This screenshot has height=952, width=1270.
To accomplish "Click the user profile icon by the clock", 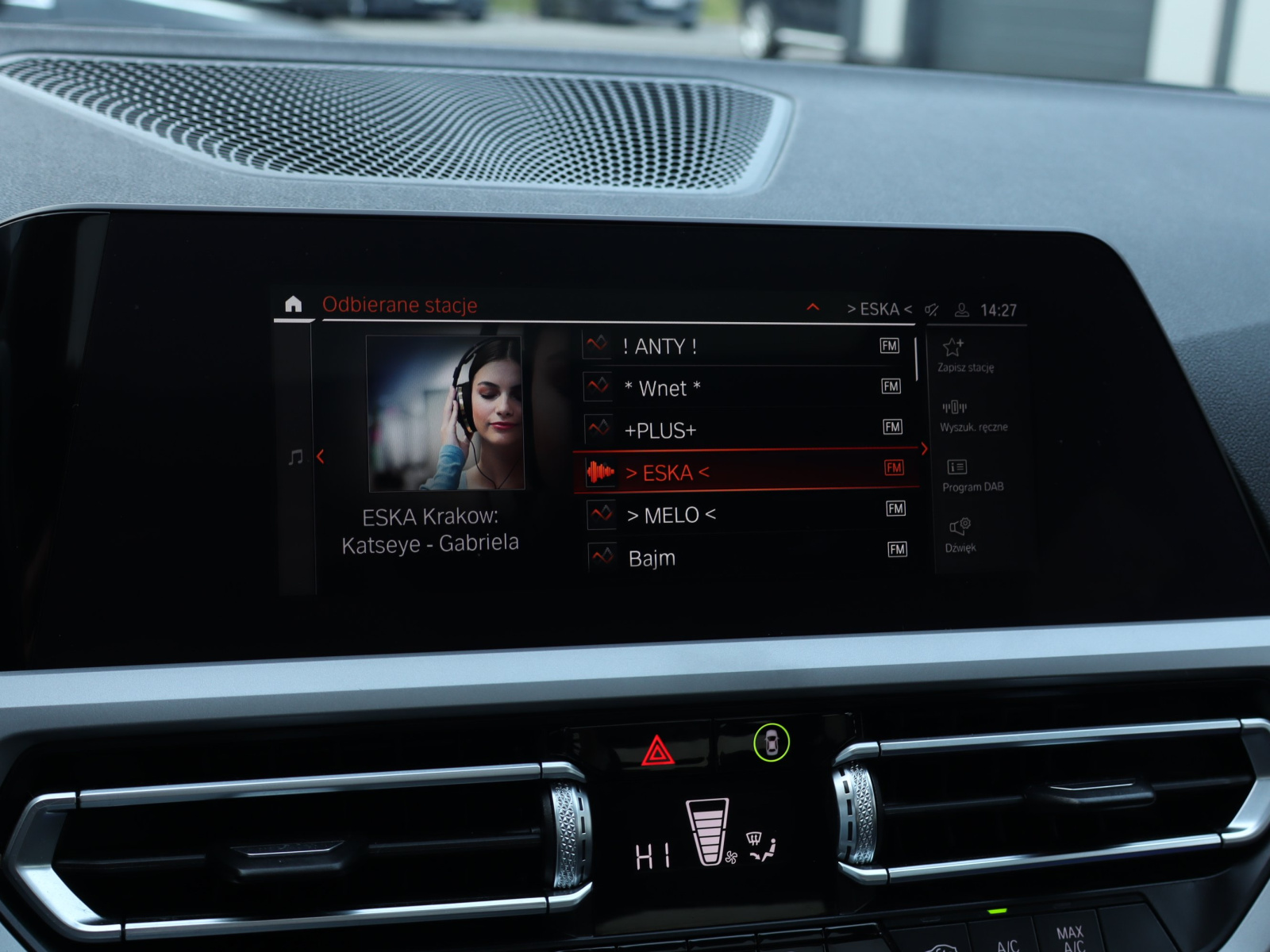I will [961, 310].
